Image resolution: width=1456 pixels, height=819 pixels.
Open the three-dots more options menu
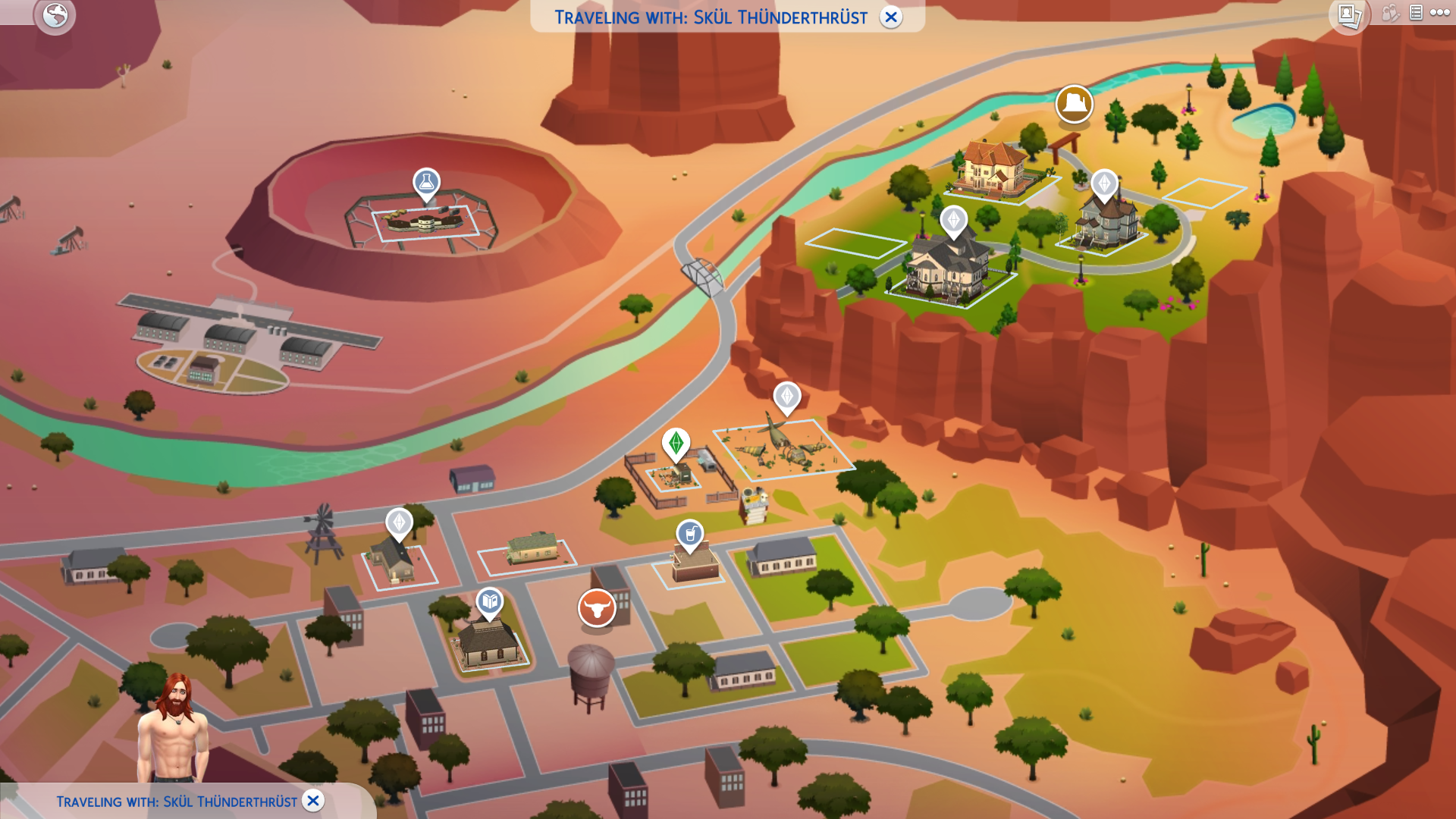click(1439, 13)
